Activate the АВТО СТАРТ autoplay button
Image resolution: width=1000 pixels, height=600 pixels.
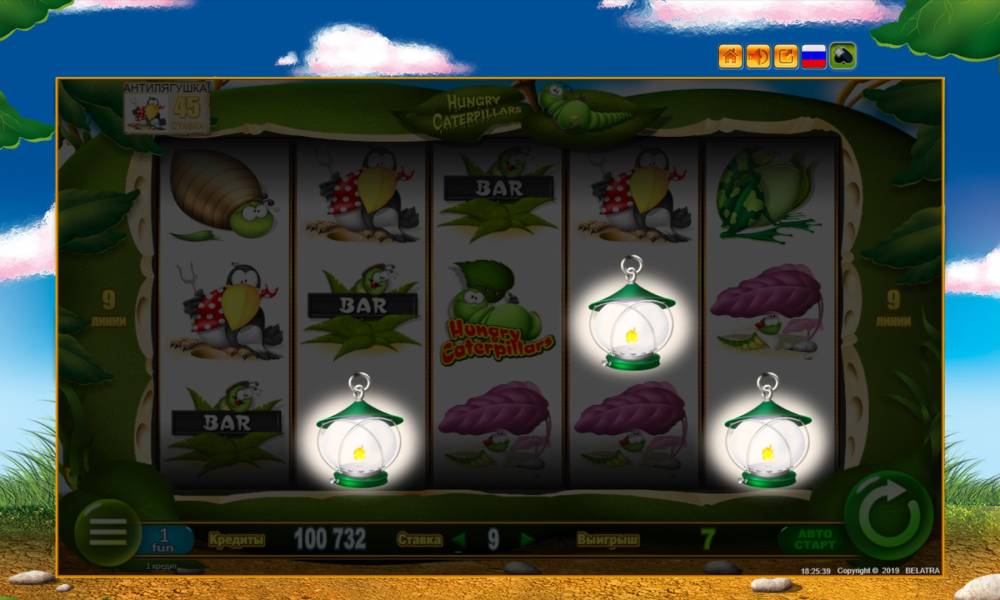click(x=811, y=540)
